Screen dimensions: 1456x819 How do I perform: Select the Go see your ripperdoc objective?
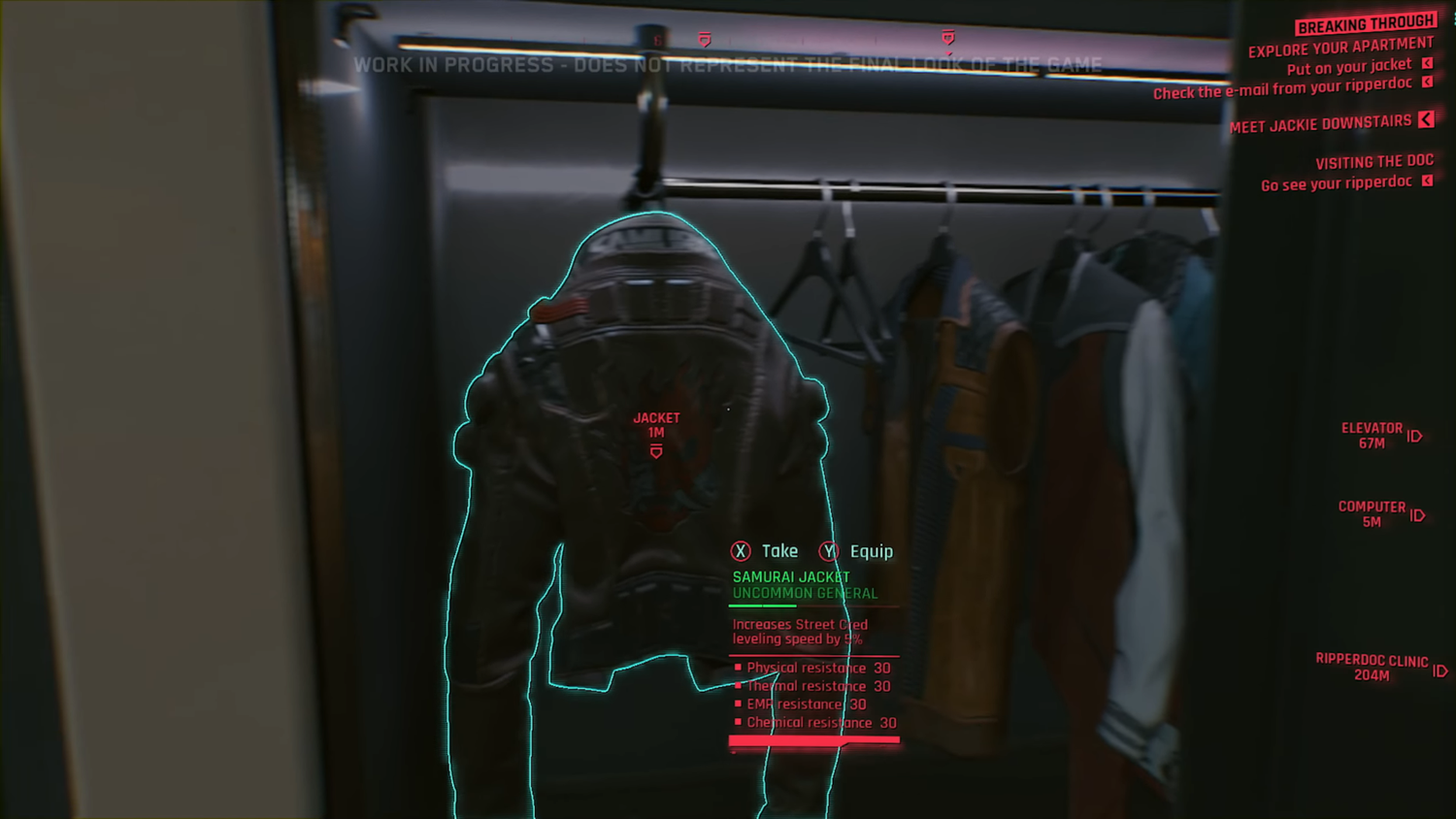pyautogui.click(x=1336, y=183)
